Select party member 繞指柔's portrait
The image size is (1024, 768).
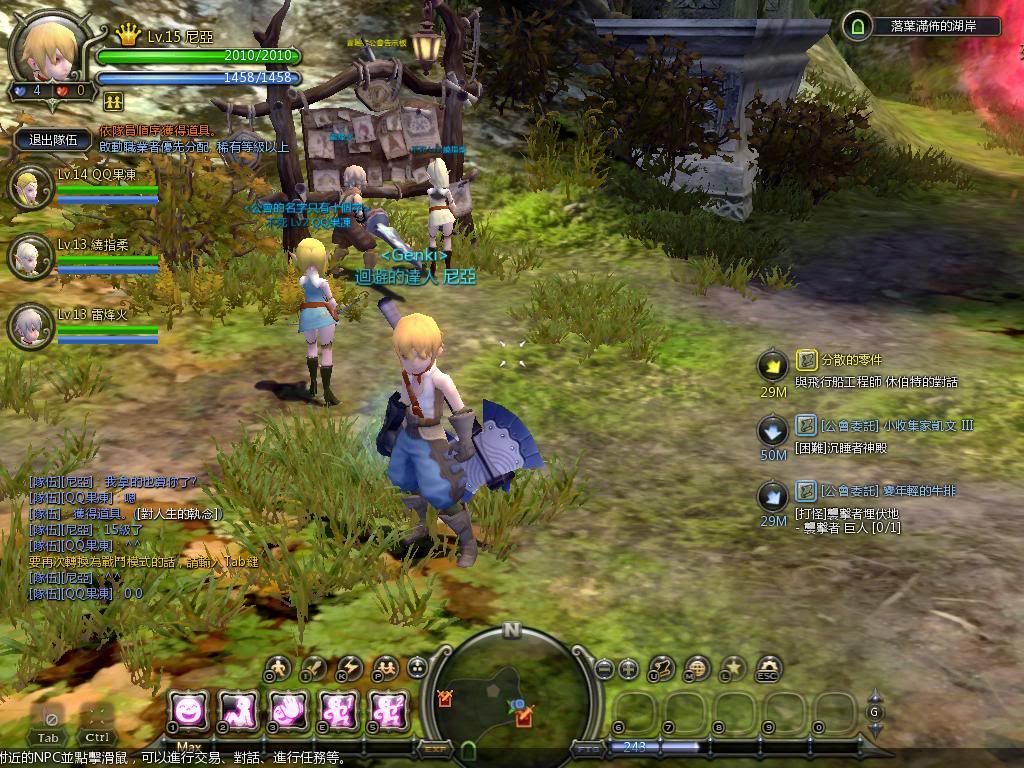click(x=29, y=257)
